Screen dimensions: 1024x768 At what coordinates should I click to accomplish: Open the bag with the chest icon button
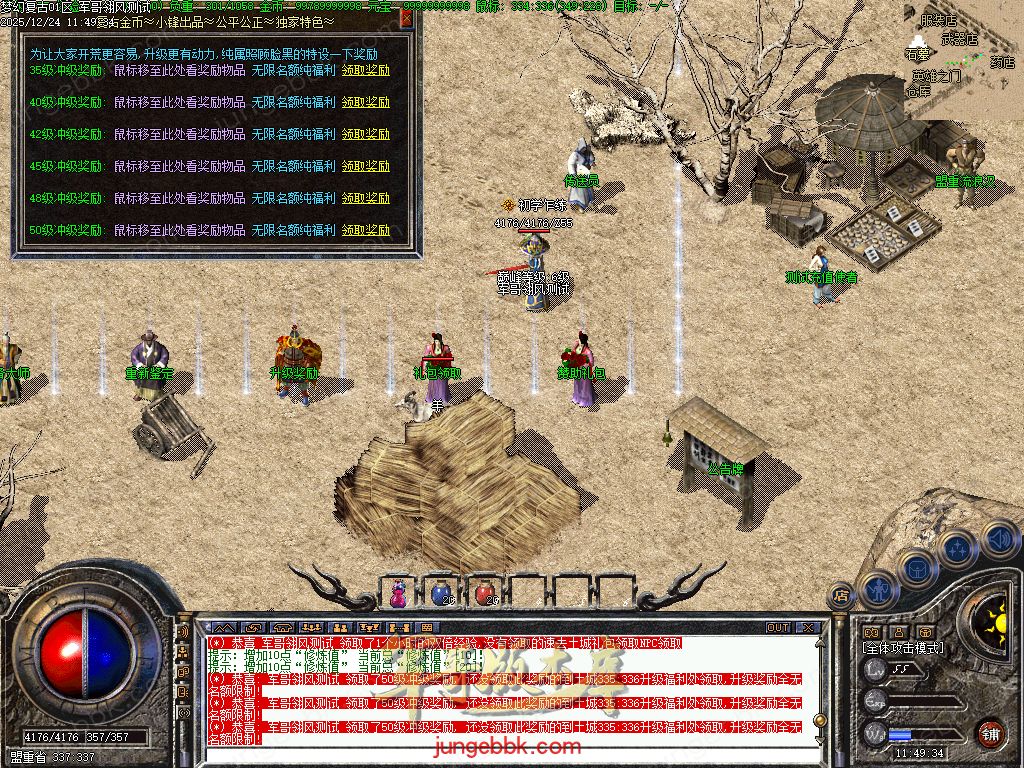pyautogui.click(x=916, y=568)
